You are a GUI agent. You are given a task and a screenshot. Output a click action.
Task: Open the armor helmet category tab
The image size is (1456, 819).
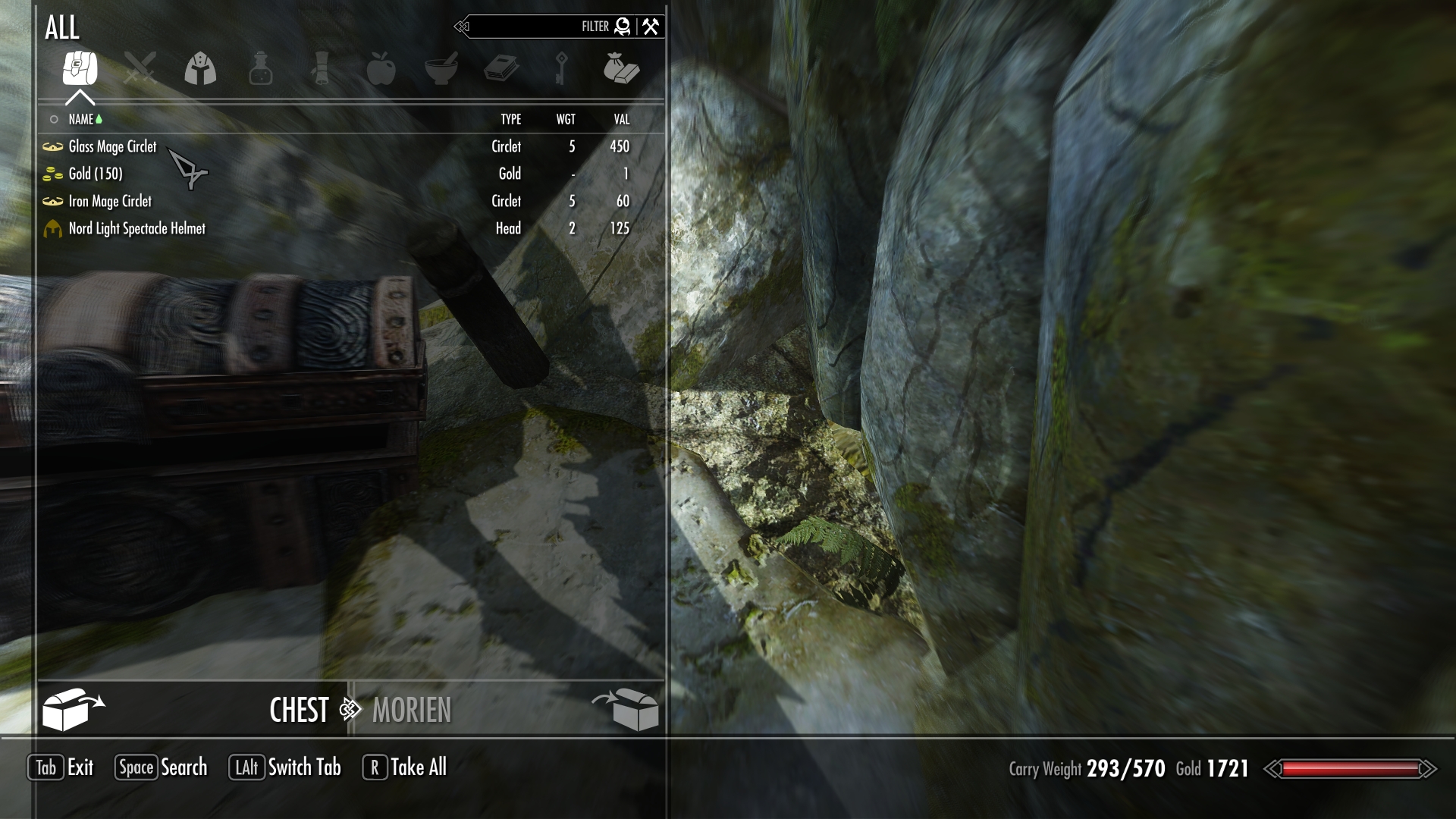(x=200, y=69)
